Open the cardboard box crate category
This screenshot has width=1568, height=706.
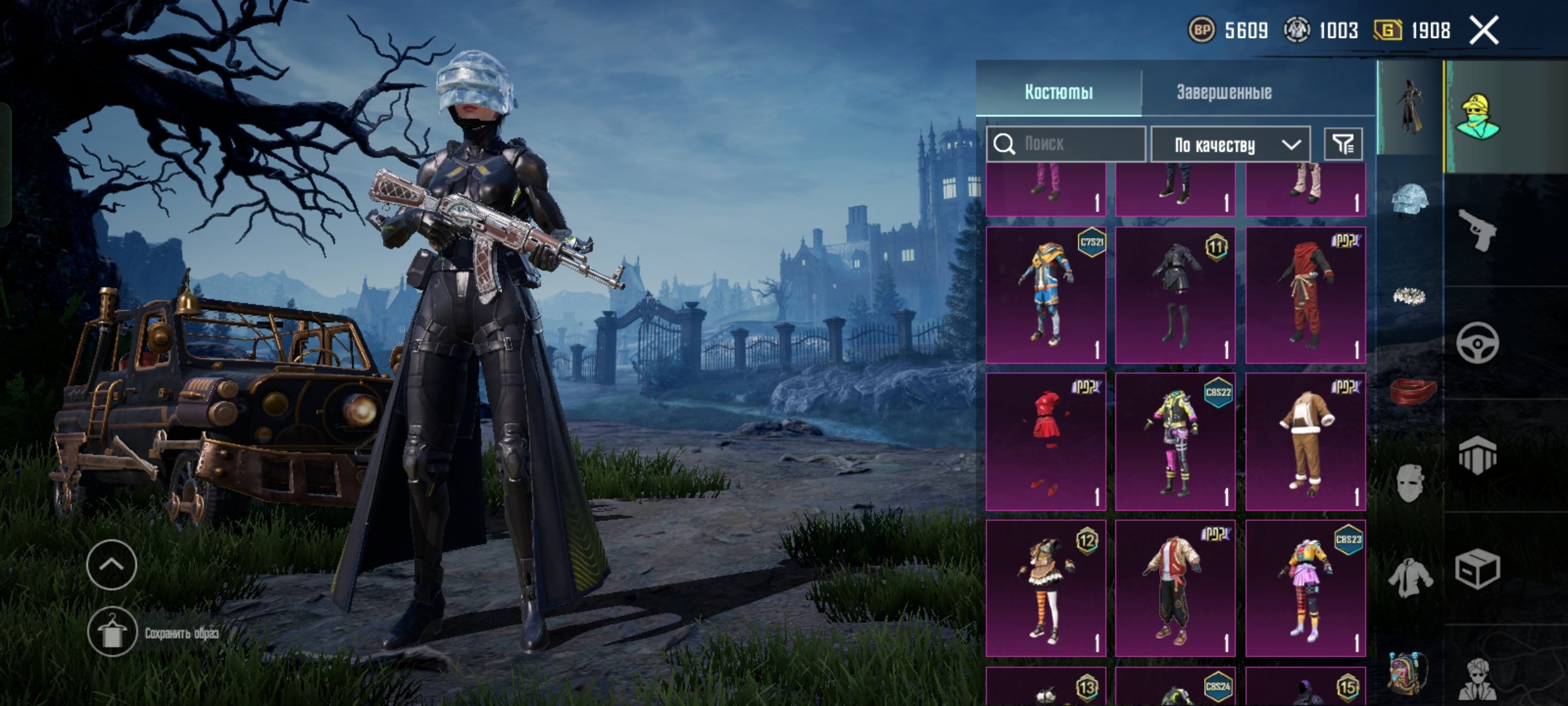1478,569
